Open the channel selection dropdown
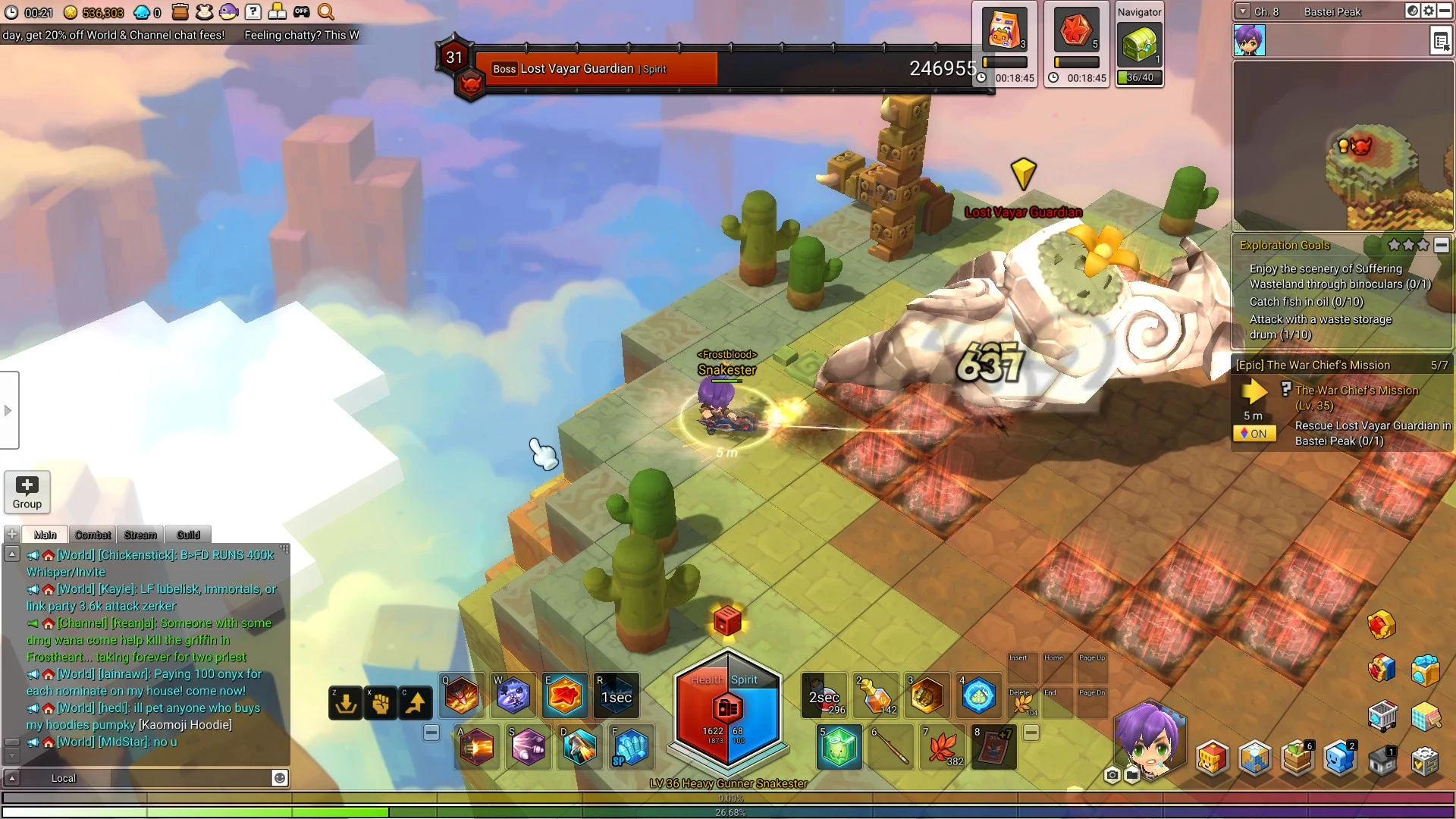Image resolution: width=1456 pixels, height=819 pixels. [x=1242, y=11]
